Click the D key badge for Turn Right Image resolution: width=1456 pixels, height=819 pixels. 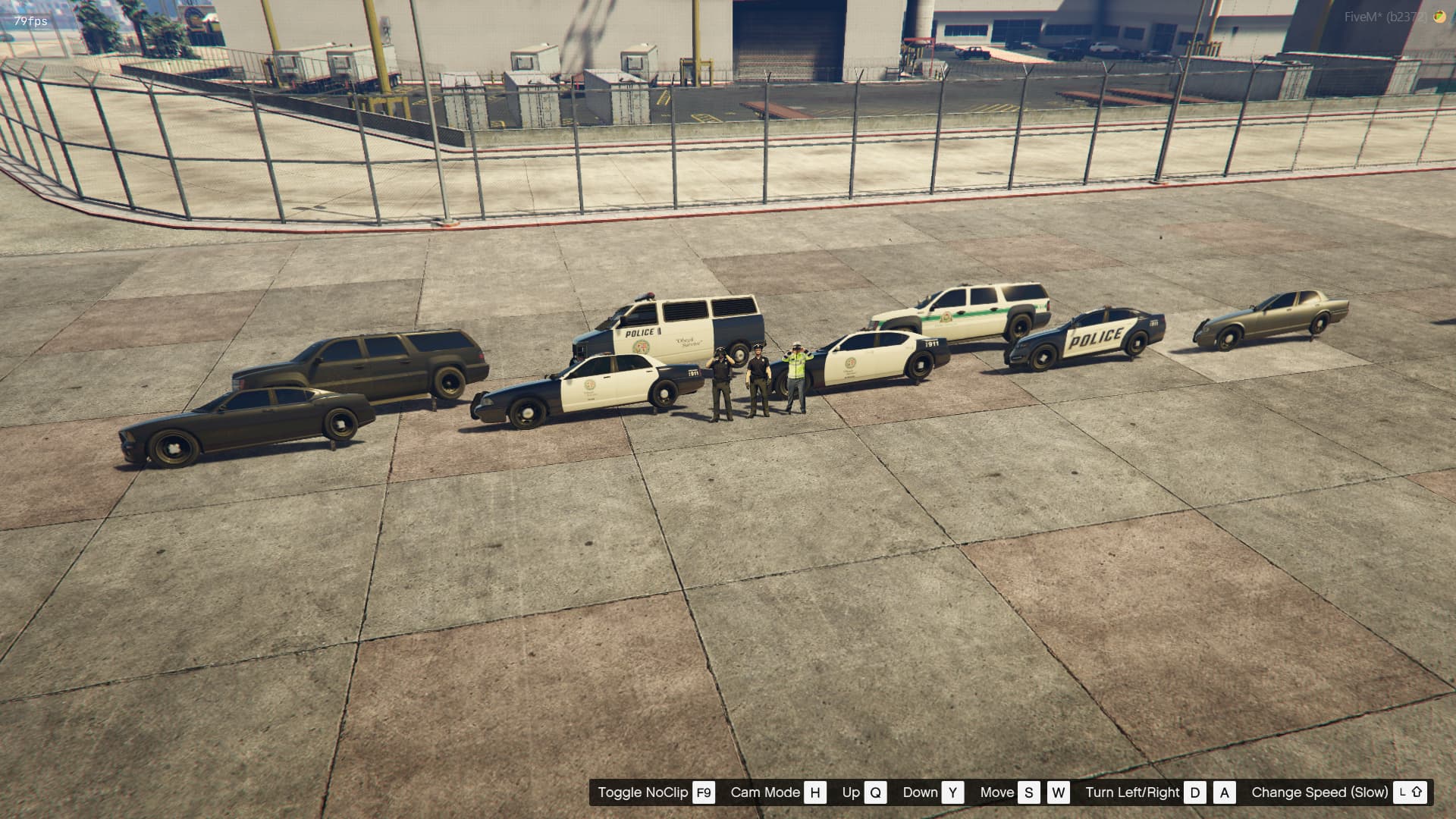click(1197, 792)
